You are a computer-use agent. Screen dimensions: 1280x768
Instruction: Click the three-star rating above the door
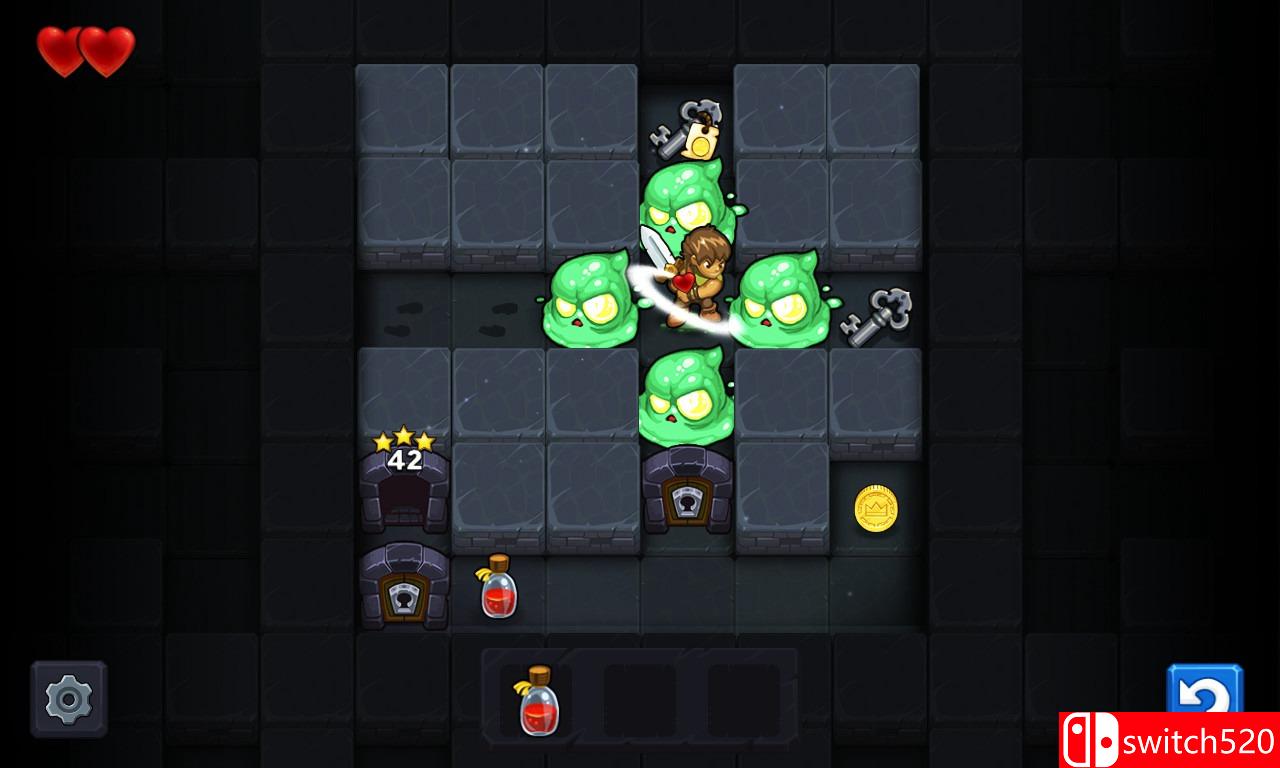[404, 436]
